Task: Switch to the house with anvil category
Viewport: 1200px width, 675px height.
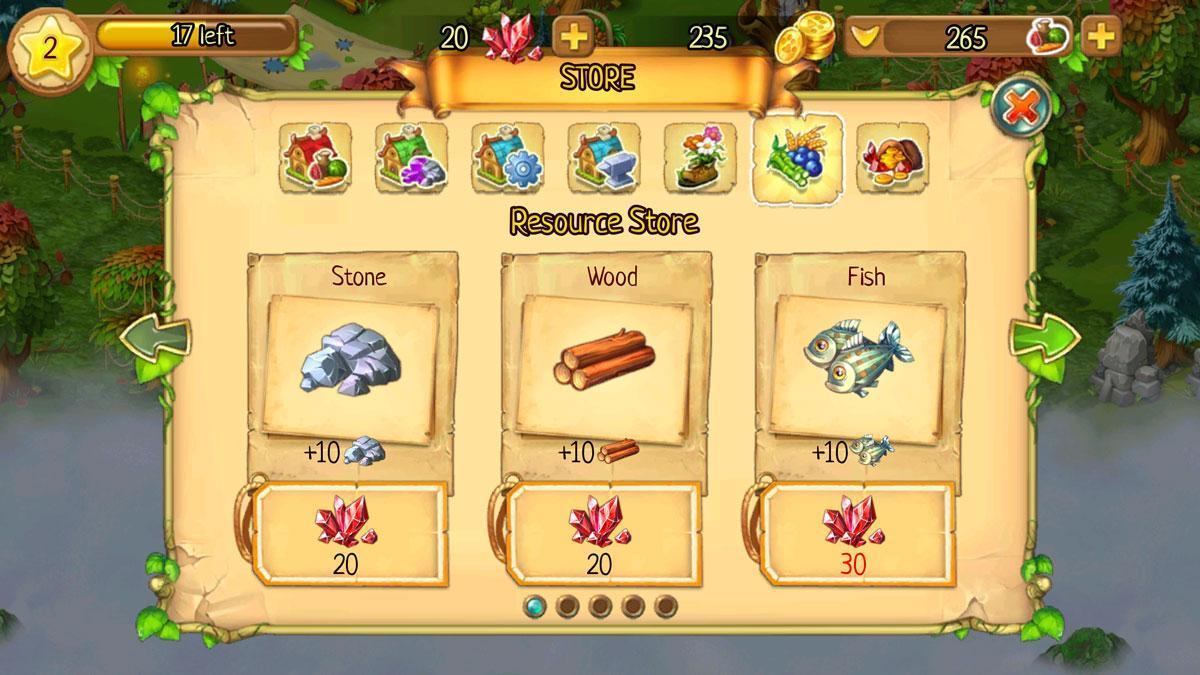Action: (x=603, y=158)
